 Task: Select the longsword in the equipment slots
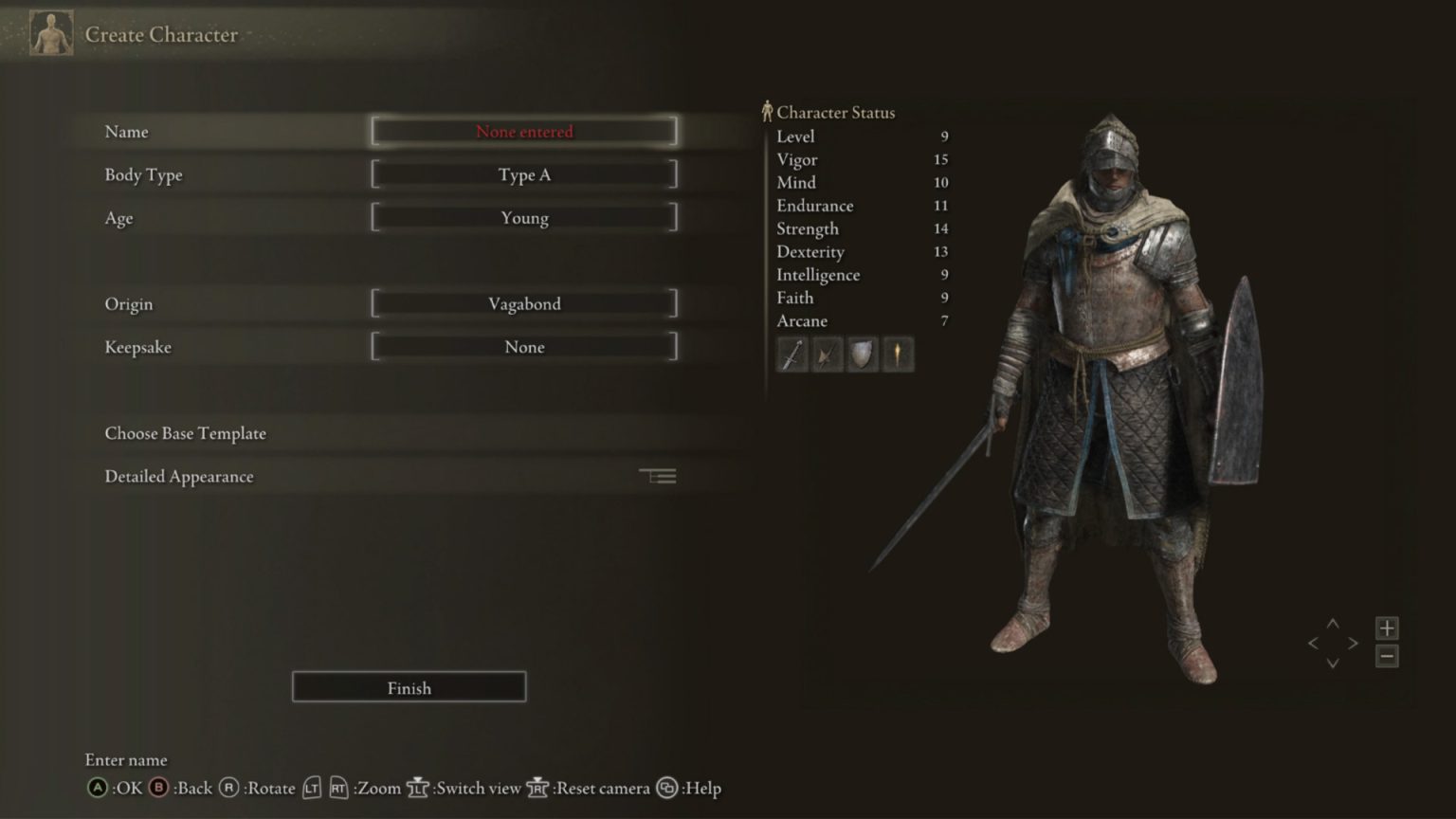pos(792,354)
